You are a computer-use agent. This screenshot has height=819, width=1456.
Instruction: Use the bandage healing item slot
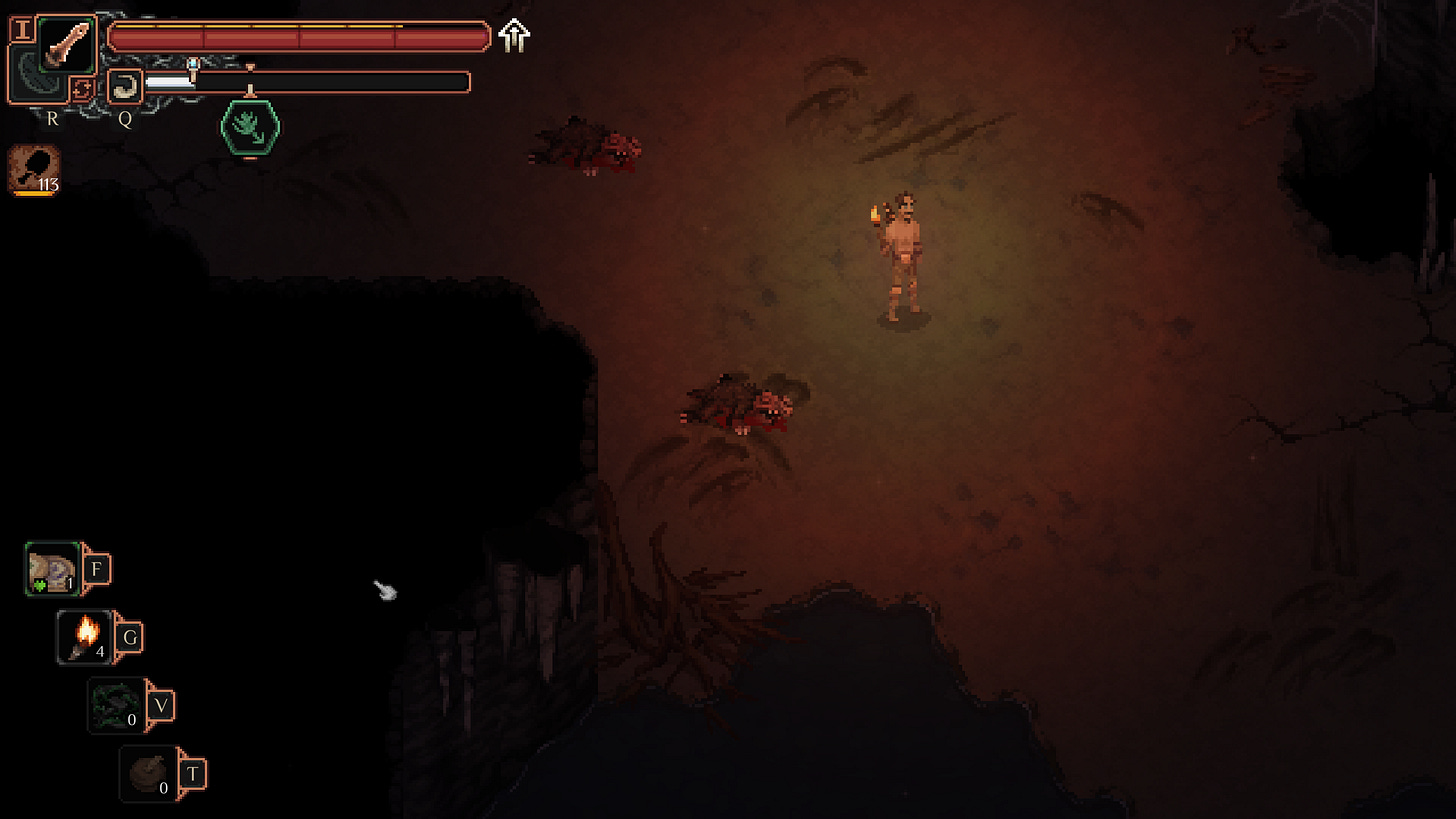pos(52,570)
